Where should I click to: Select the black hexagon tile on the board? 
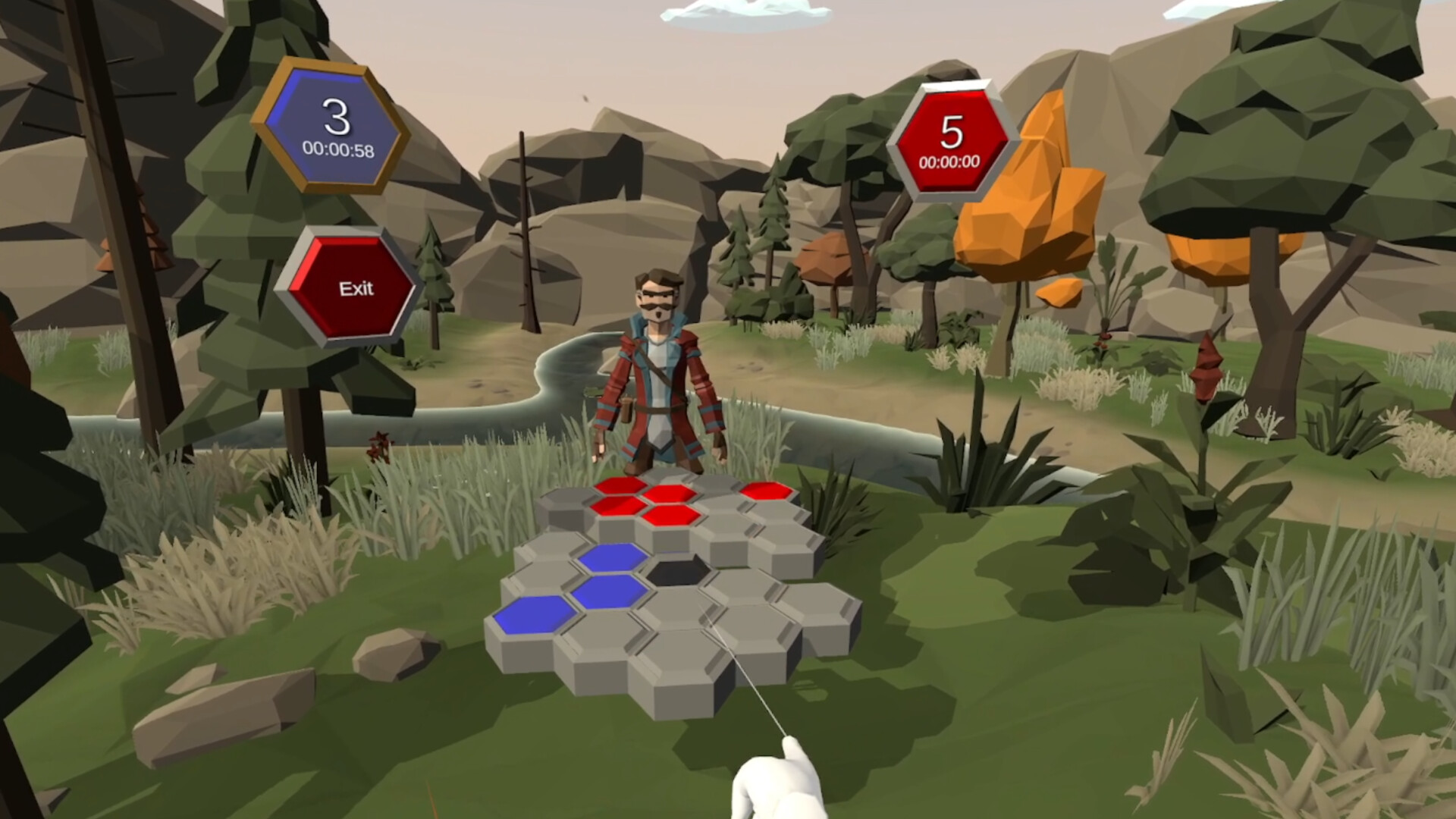[676, 573]
